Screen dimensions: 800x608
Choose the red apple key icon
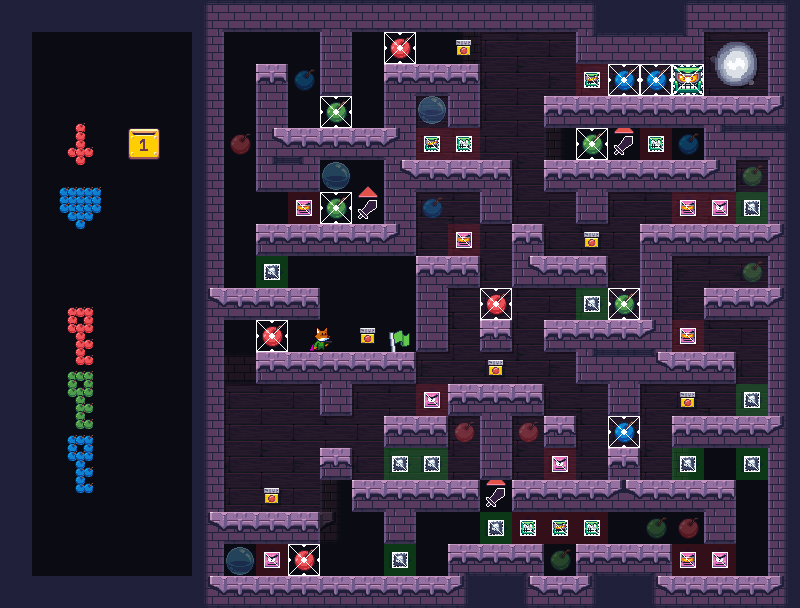81,336
